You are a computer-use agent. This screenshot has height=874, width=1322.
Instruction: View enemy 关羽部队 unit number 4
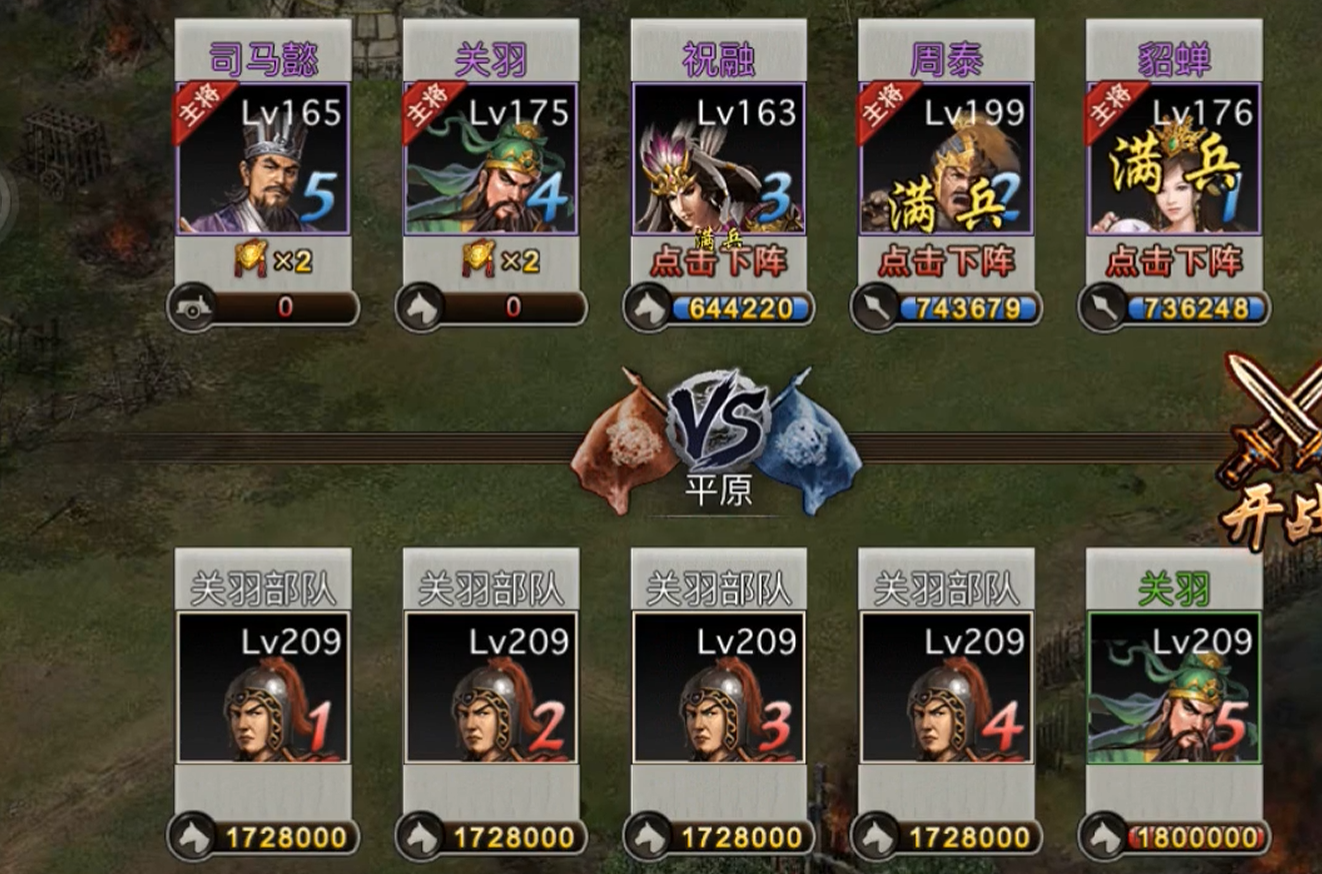pyautogui.click(x=946, y=687)
